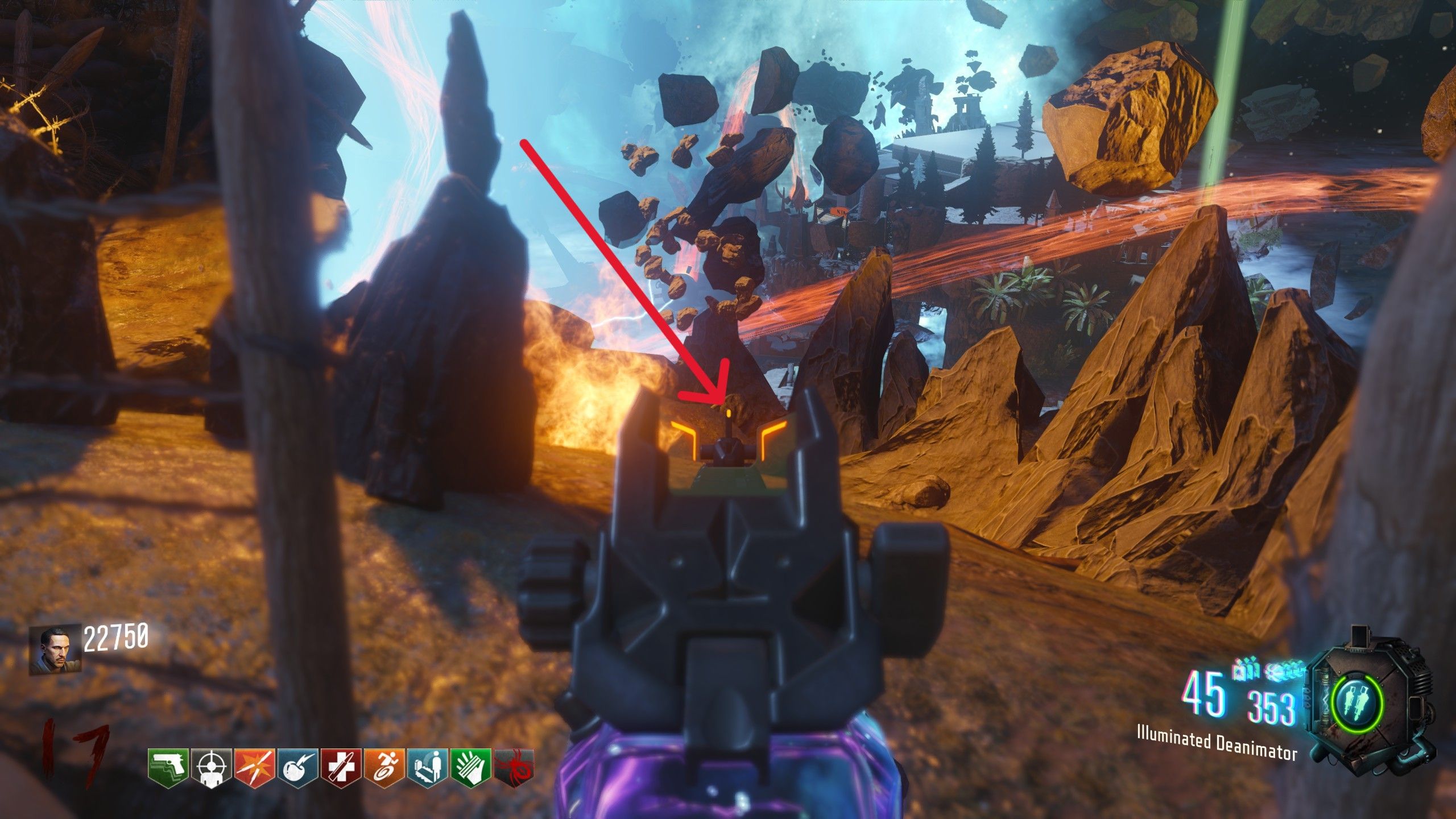Click the Stamin-Up running man perk
1456x819 pixels.
pos(384,768)
